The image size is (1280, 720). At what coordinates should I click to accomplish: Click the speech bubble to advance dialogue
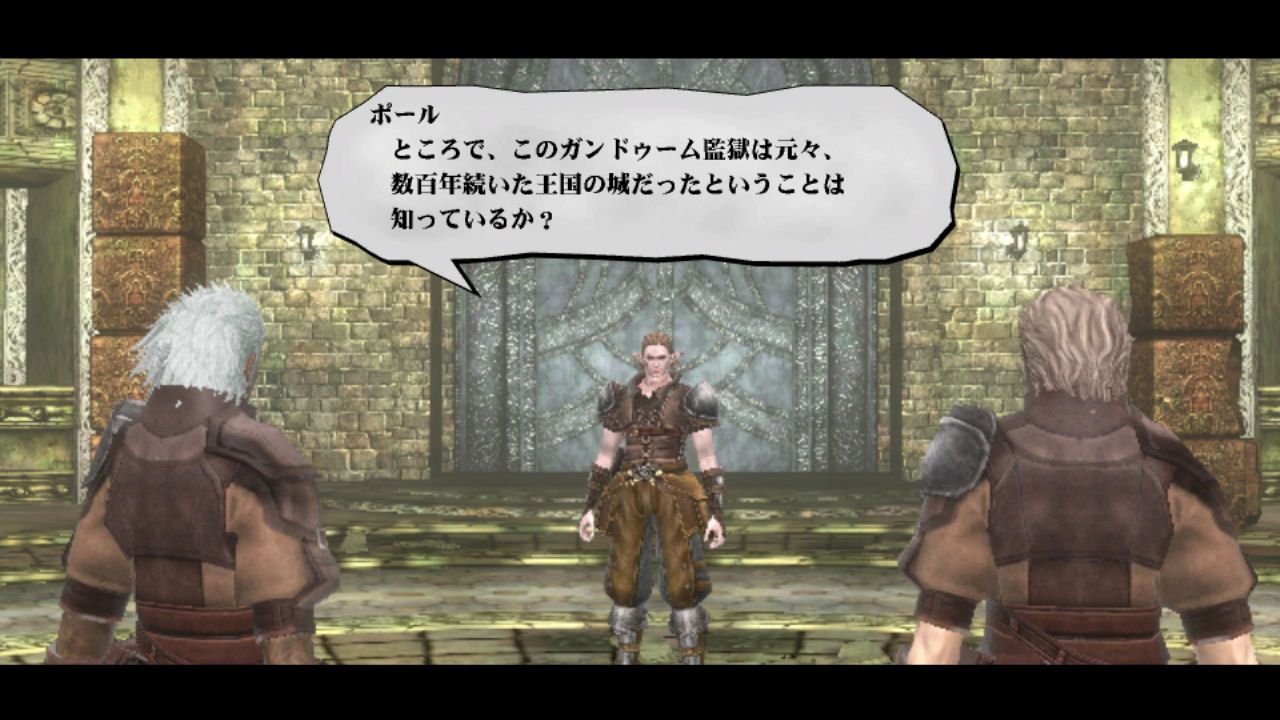(x=650, y=175)
